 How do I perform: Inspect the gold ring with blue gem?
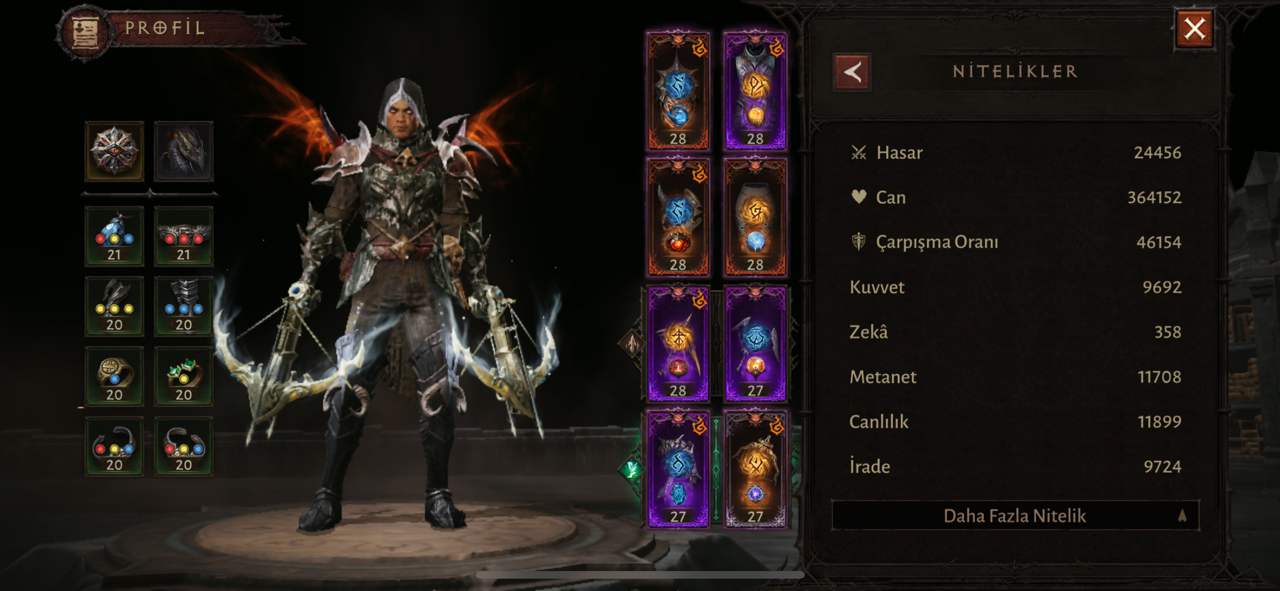point(114,375)
